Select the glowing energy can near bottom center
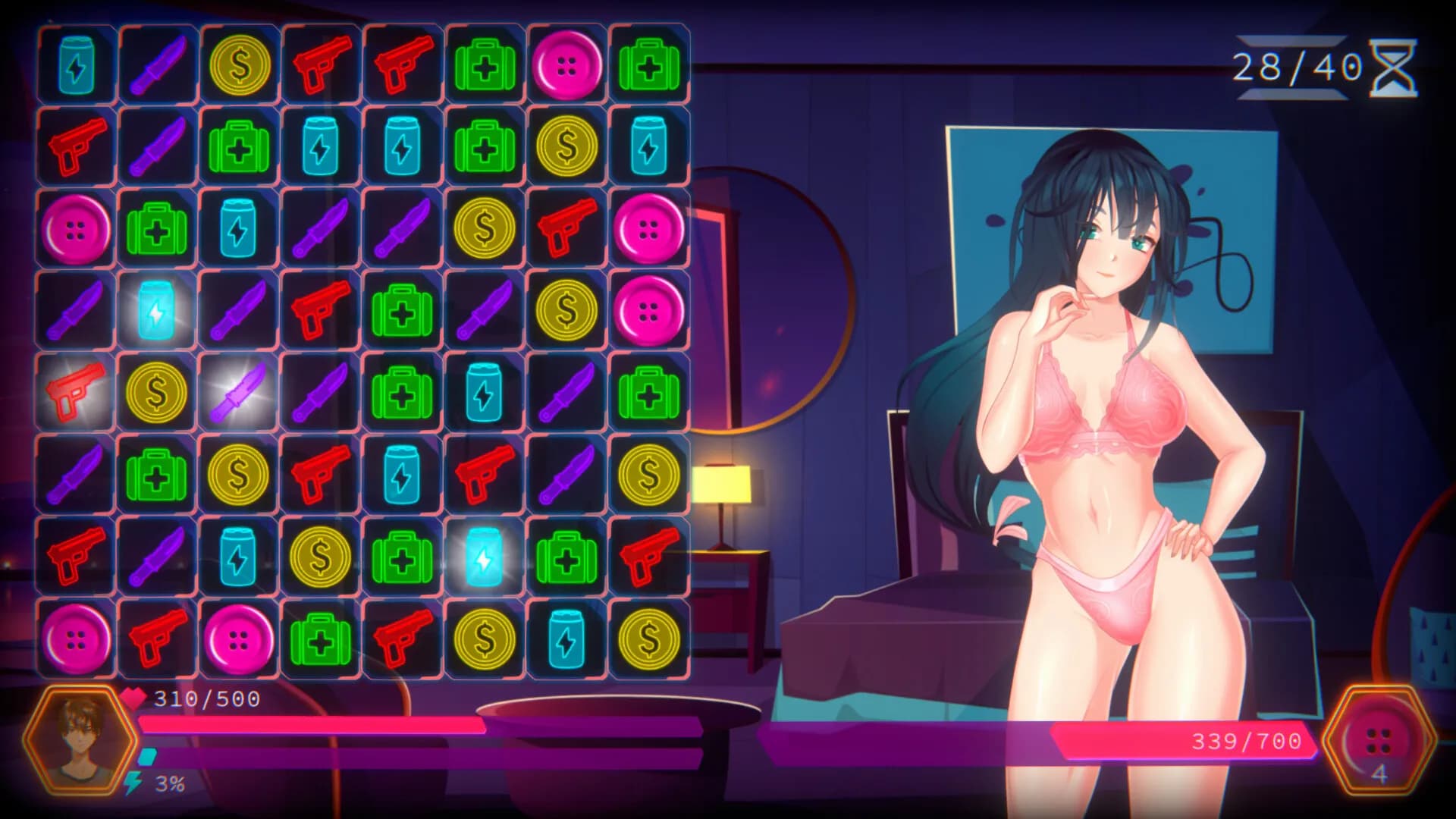 pos(485,557)
